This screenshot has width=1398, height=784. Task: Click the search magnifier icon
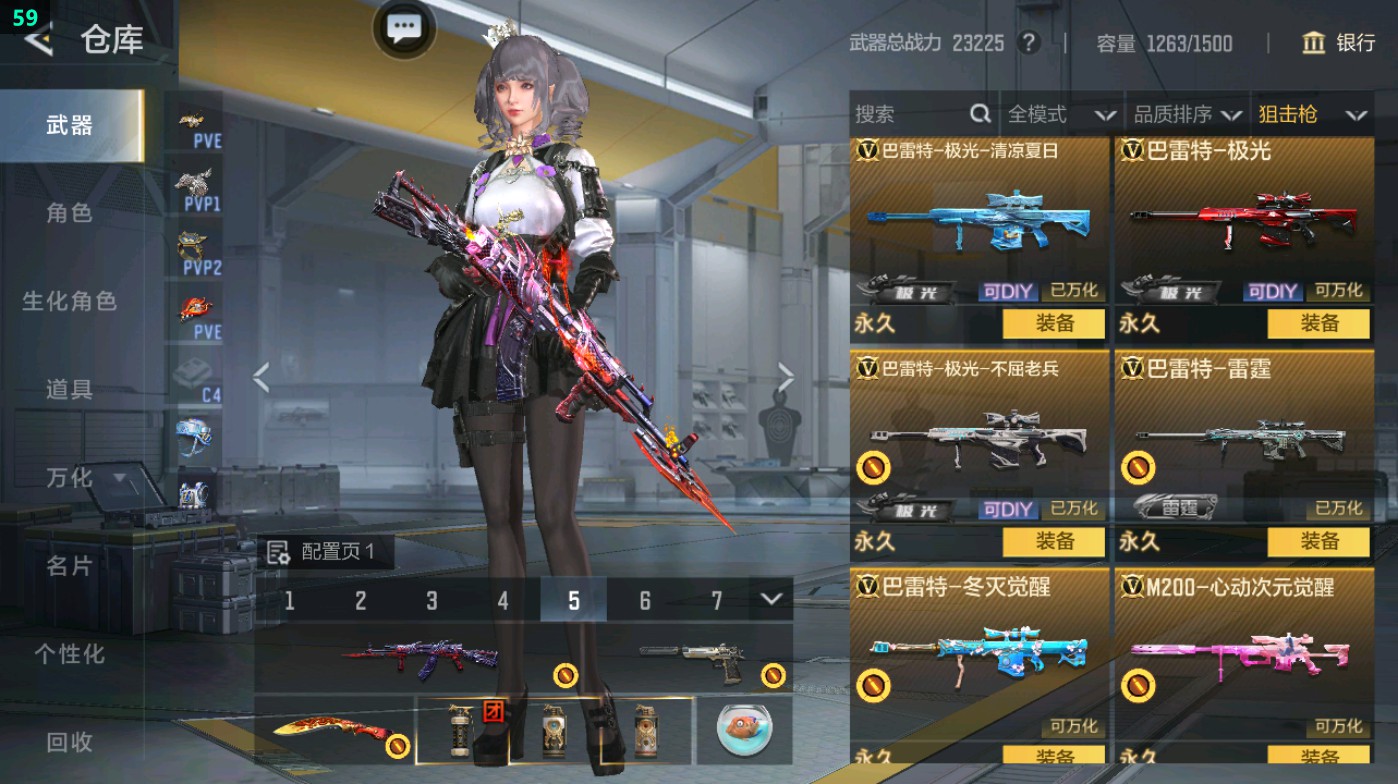click(978, 114)
